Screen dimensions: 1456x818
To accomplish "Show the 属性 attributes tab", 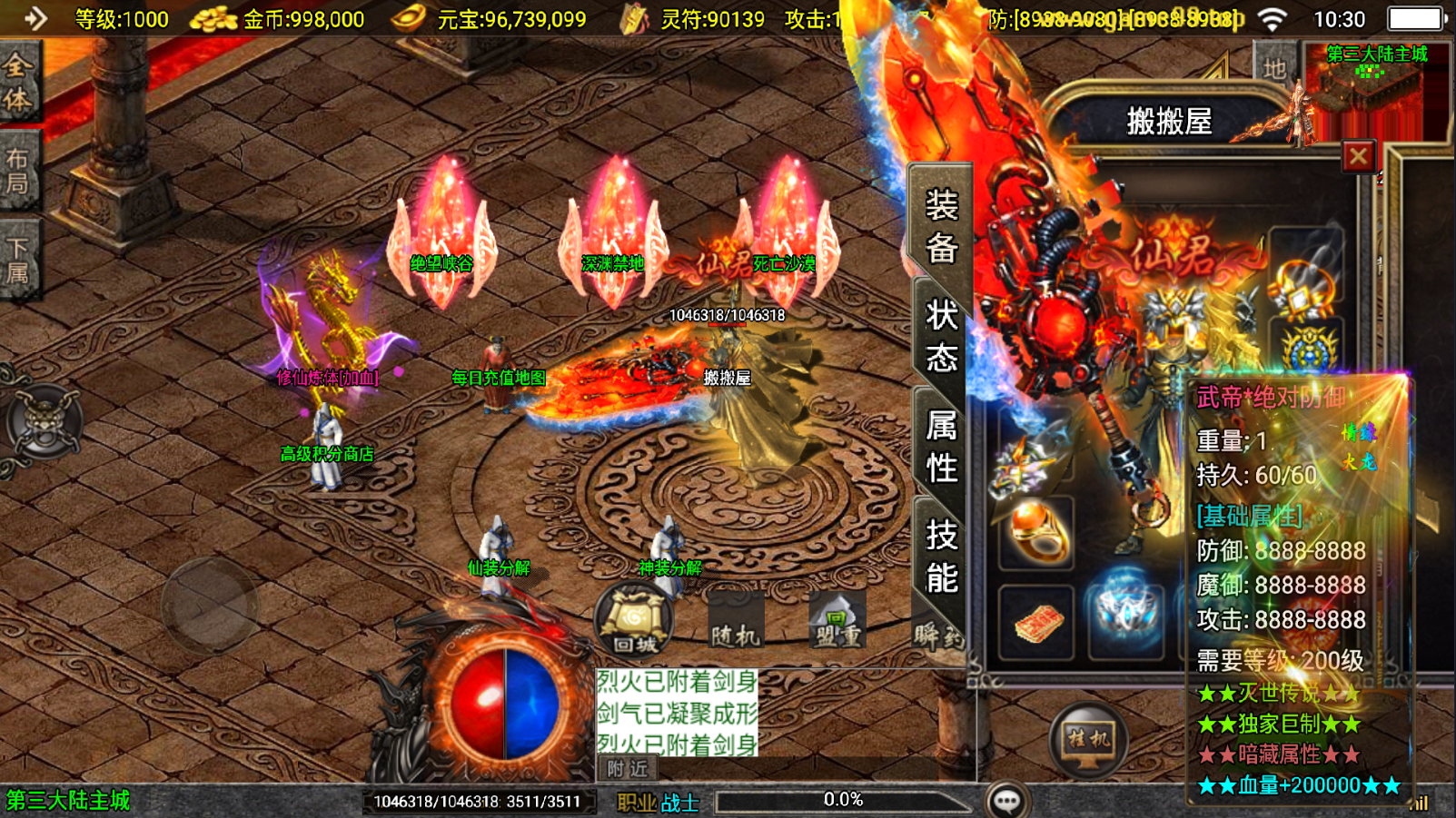I will pos(942,447).
